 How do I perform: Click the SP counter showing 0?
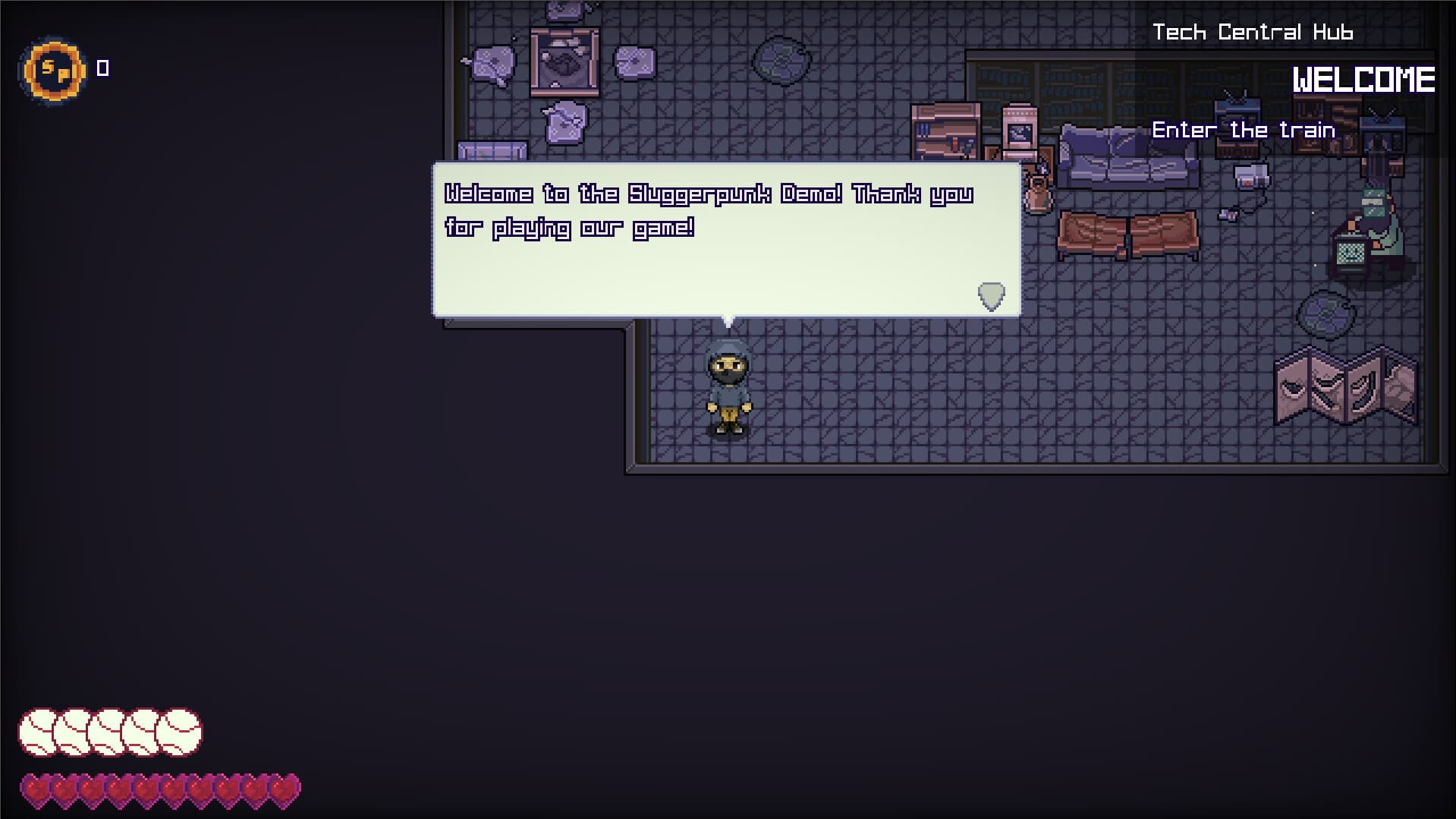[102, 68]
